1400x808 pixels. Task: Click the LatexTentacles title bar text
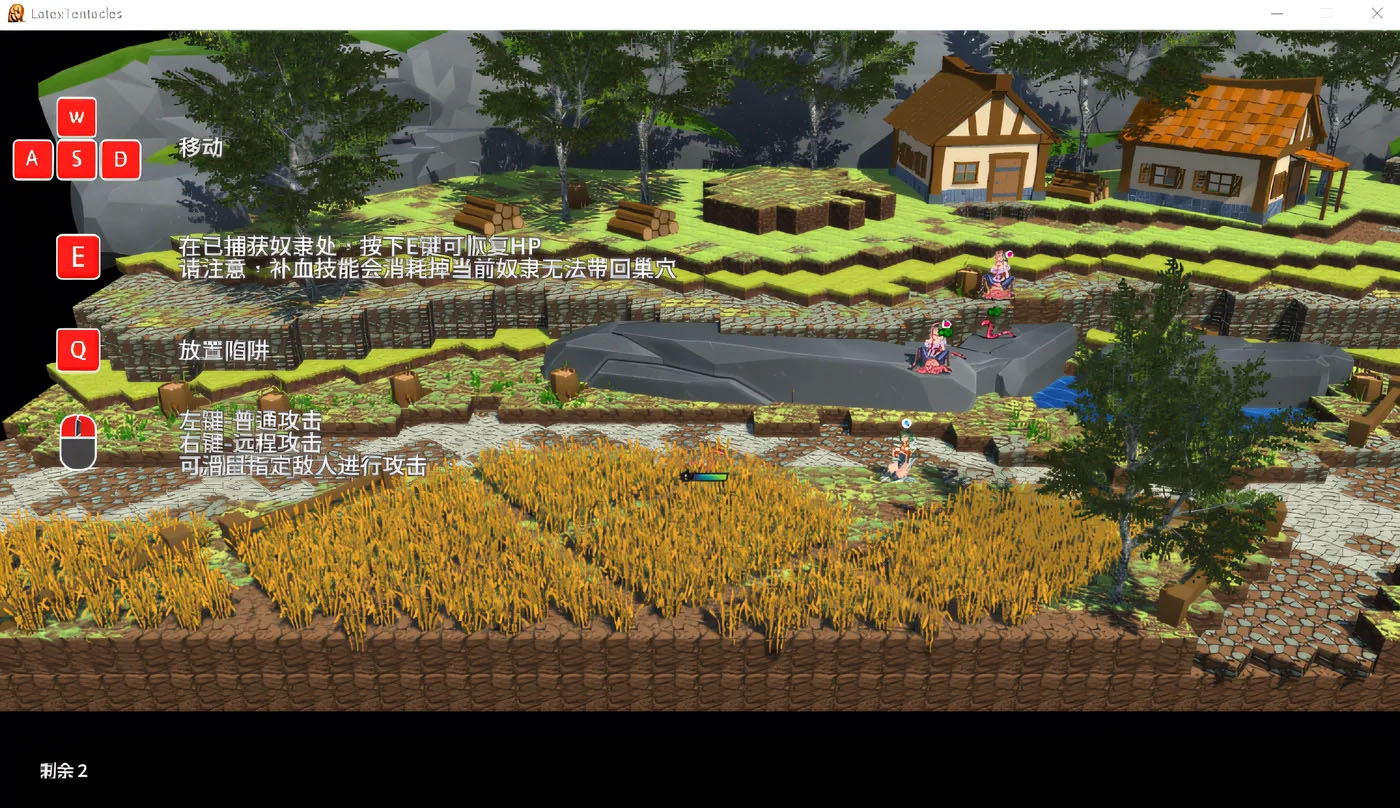coord(75,13)
